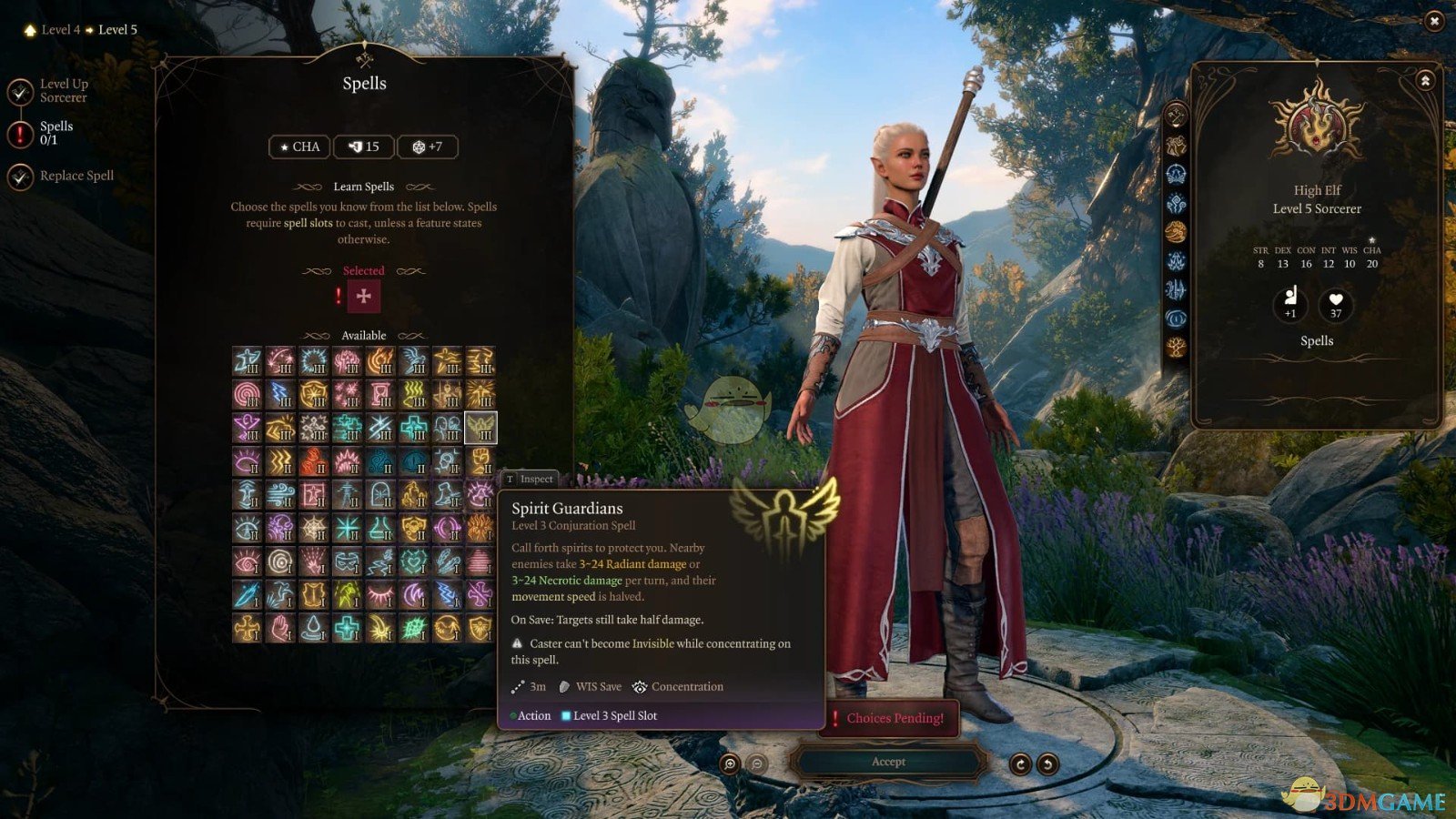Select the water droplet level I spell
This screenshot has width=1456, height=819.
pyautogui.click(x=314, y=628)
